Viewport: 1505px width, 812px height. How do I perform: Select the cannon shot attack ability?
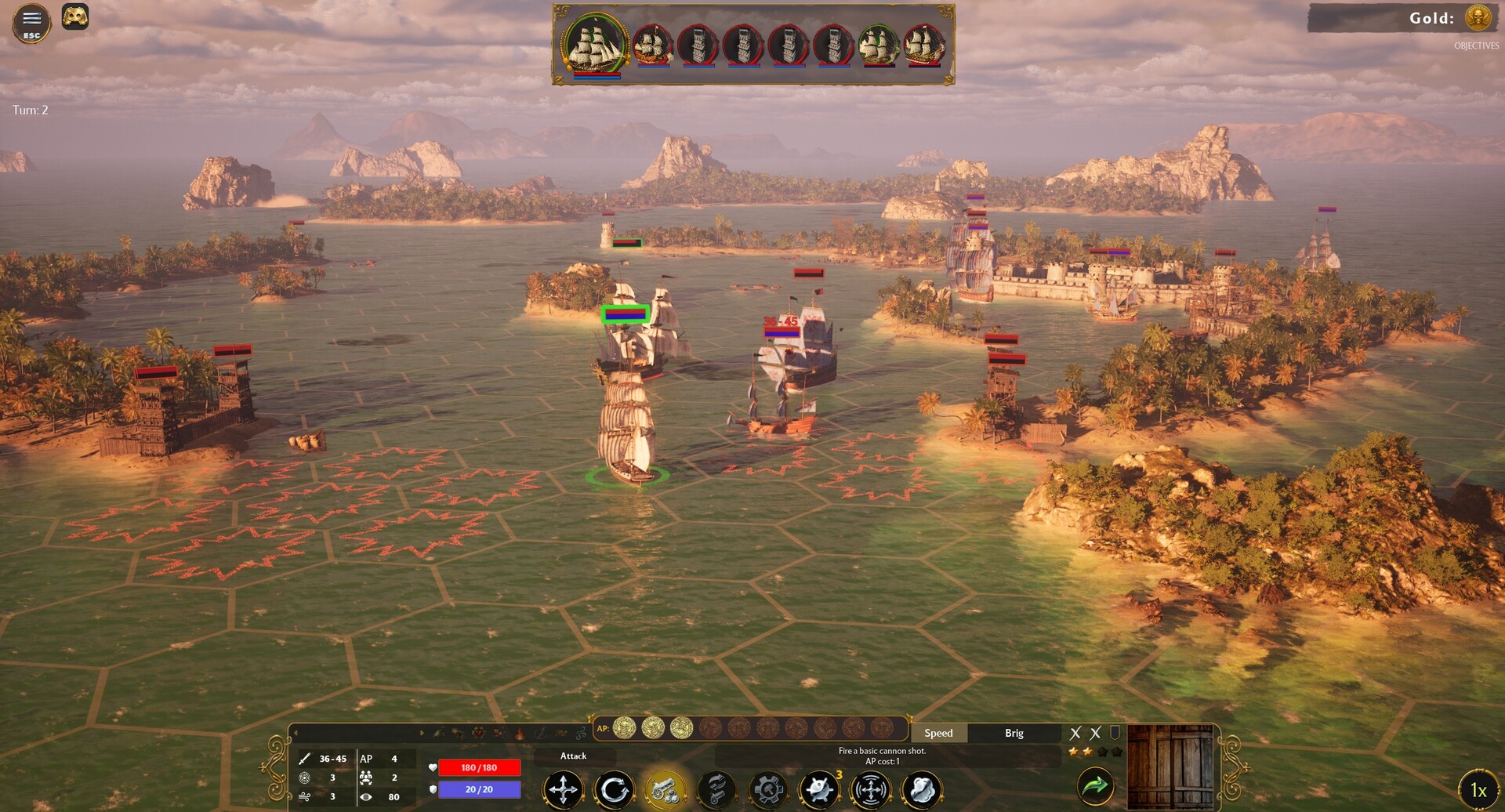(x=665, y=789)
